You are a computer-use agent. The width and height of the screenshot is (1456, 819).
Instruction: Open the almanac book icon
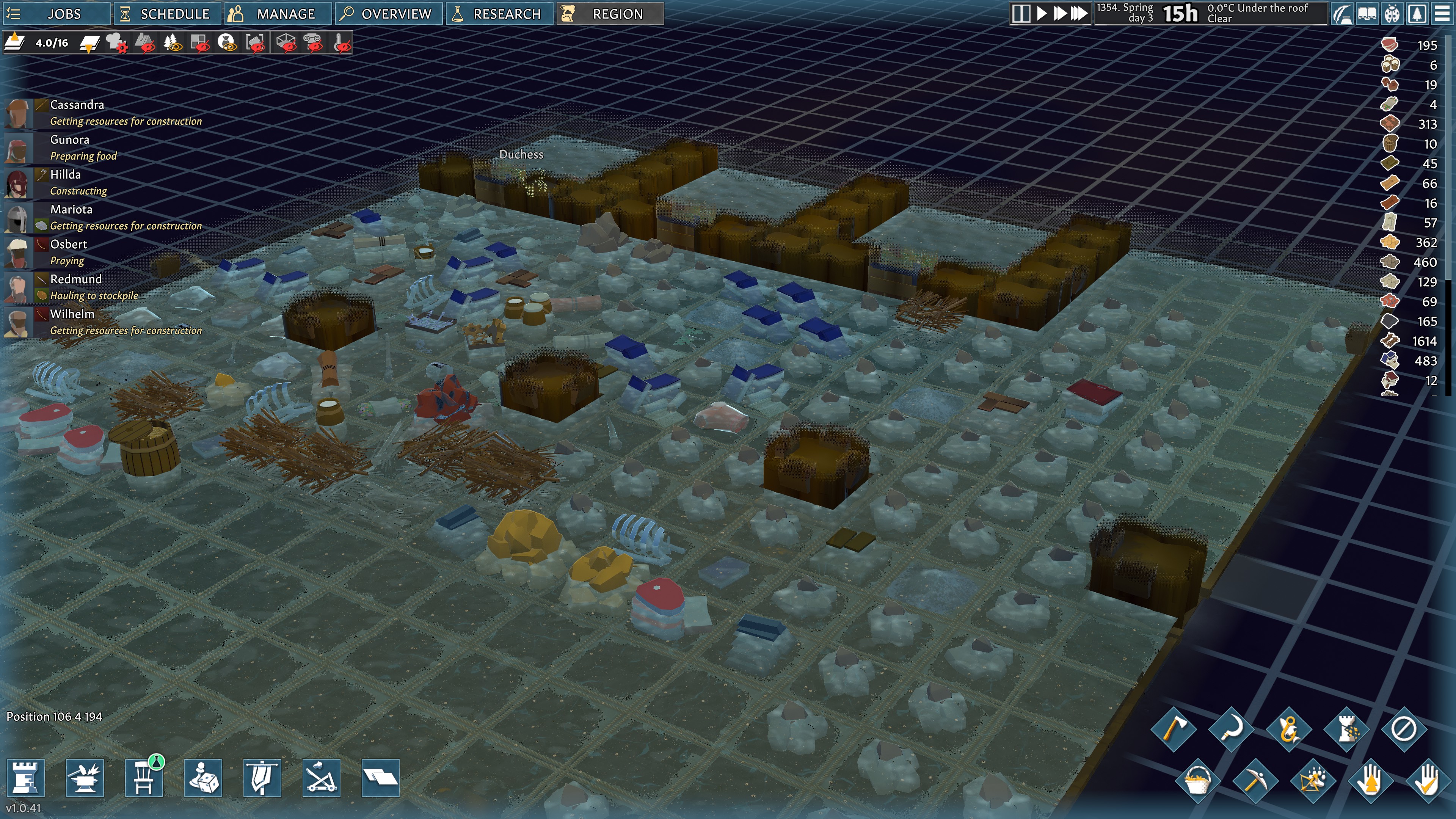pos(1367,14)
